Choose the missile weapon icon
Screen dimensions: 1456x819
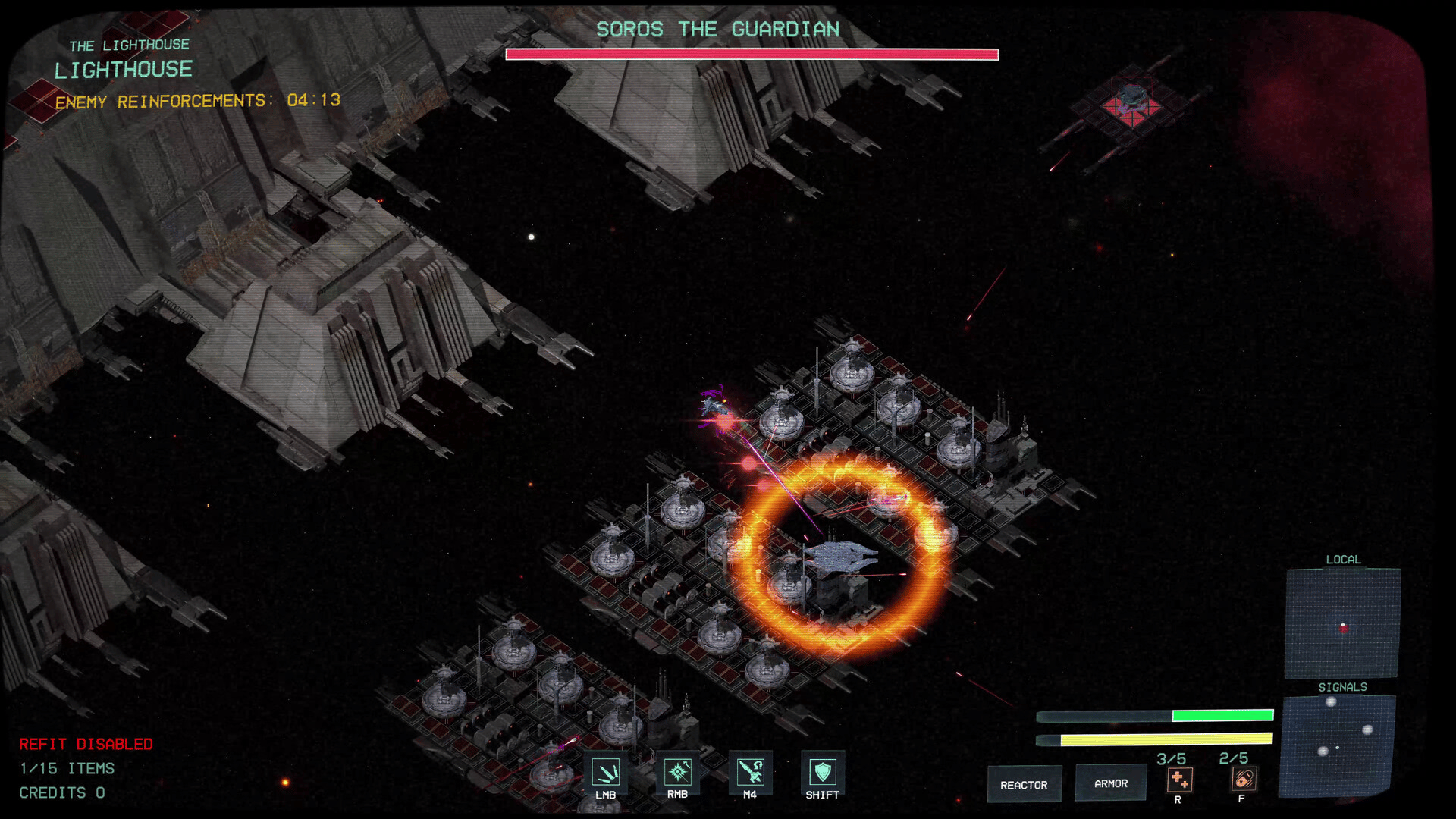pos(750,772)
